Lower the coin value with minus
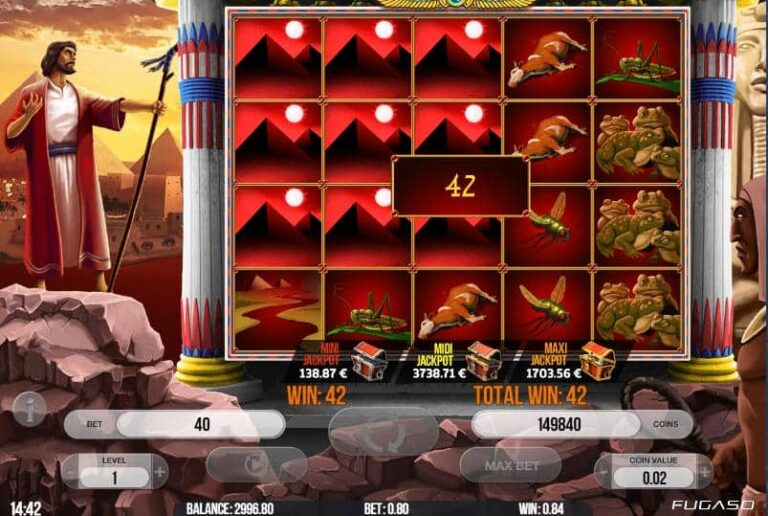This screenshot has height=516, width=768. 604,470
